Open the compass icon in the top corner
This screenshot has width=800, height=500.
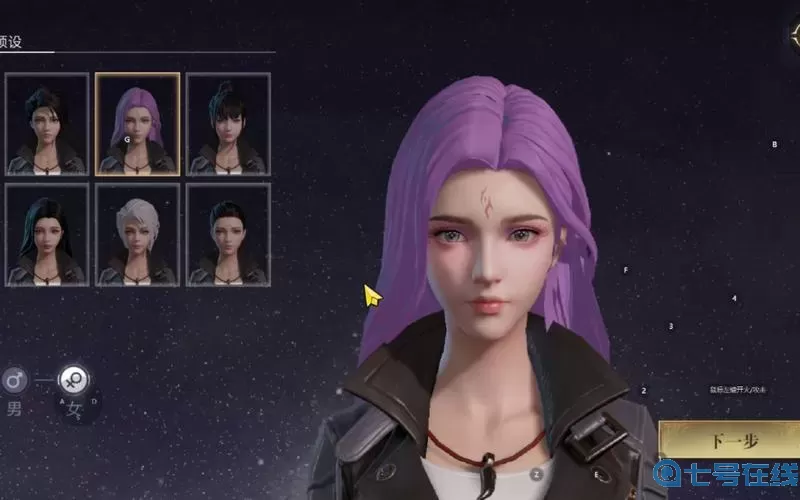(791, 30)
